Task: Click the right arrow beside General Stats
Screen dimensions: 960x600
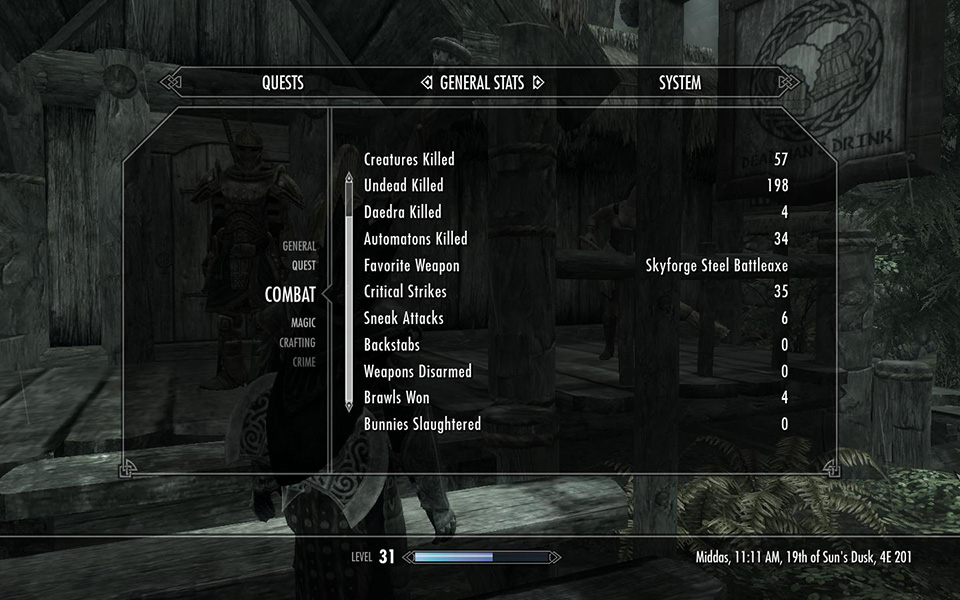Action: pos(537,83)
